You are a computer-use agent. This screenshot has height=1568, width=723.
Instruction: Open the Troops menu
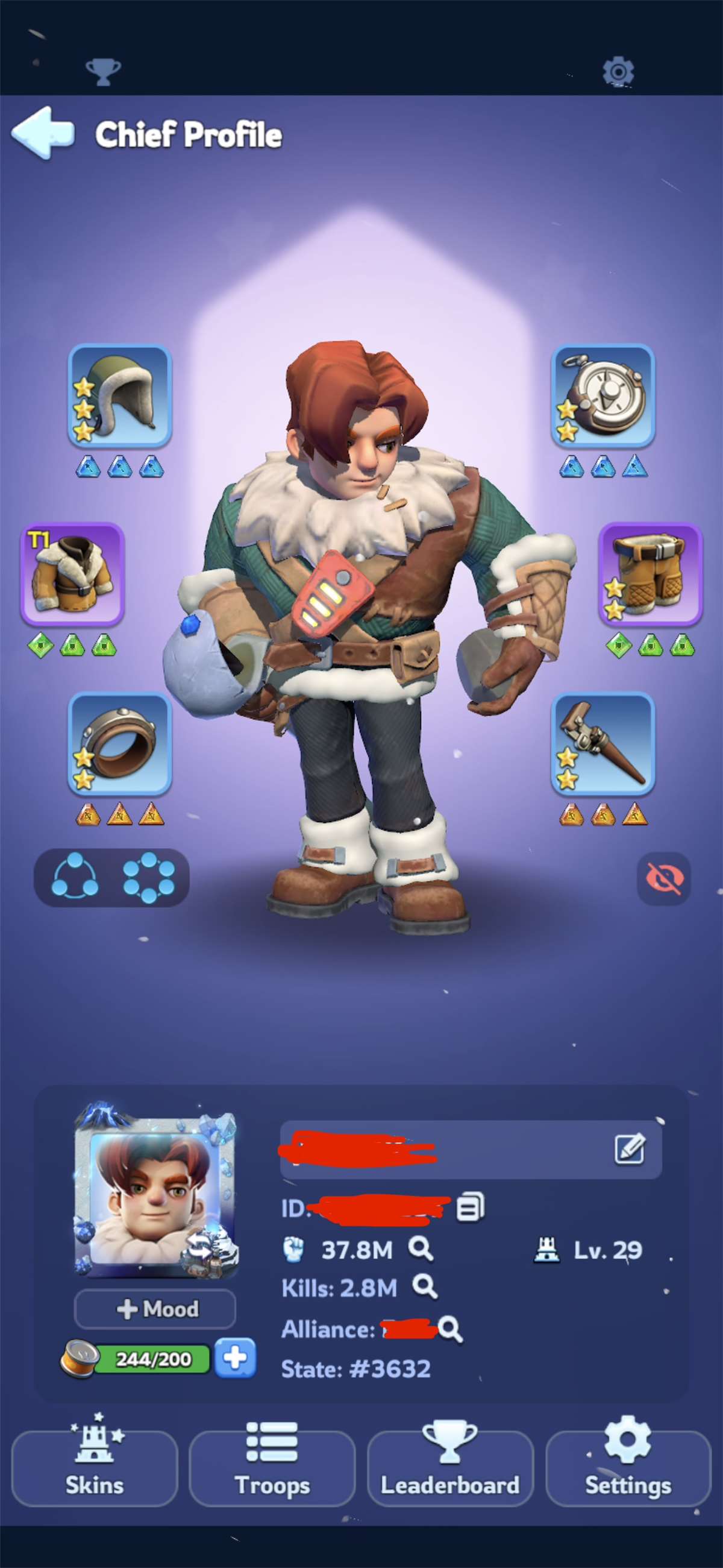click(x=272, y=1467)
